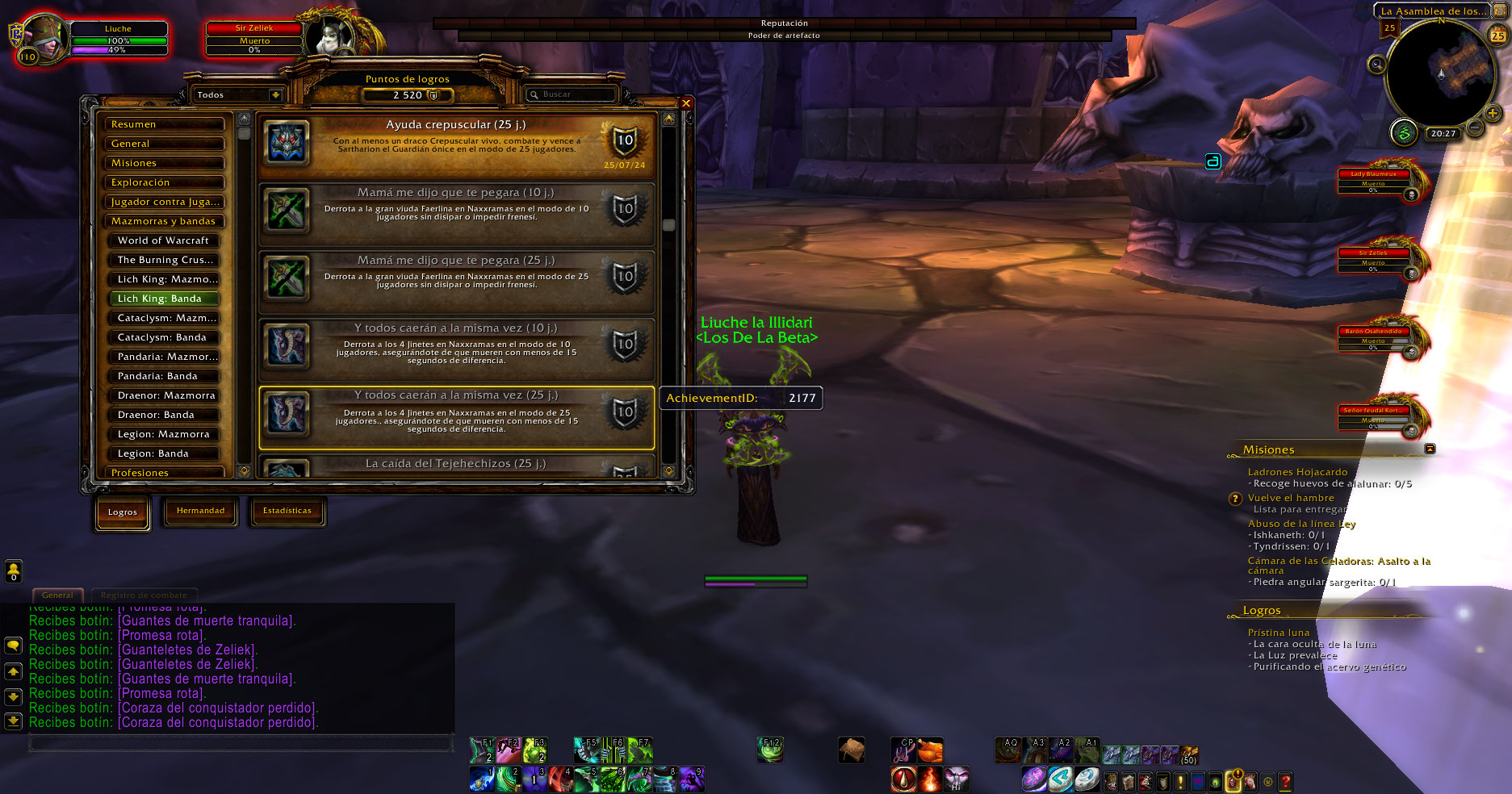The height and width of the screenshot is (794, 1512).
Task: Select Lich King: Banda subcategory
Action: (x=165, y=299)
